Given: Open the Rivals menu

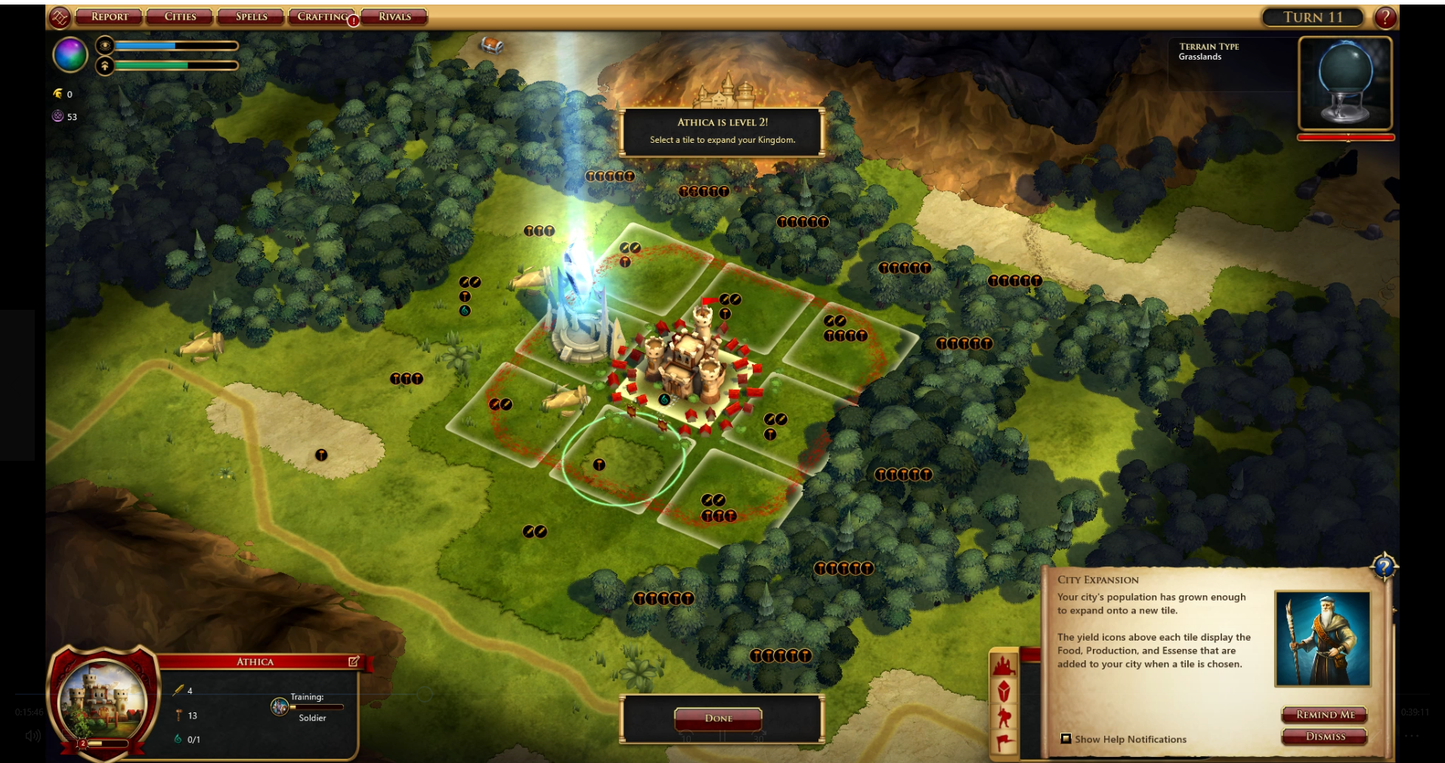Looking at the screenshot, I should (394, 17).
